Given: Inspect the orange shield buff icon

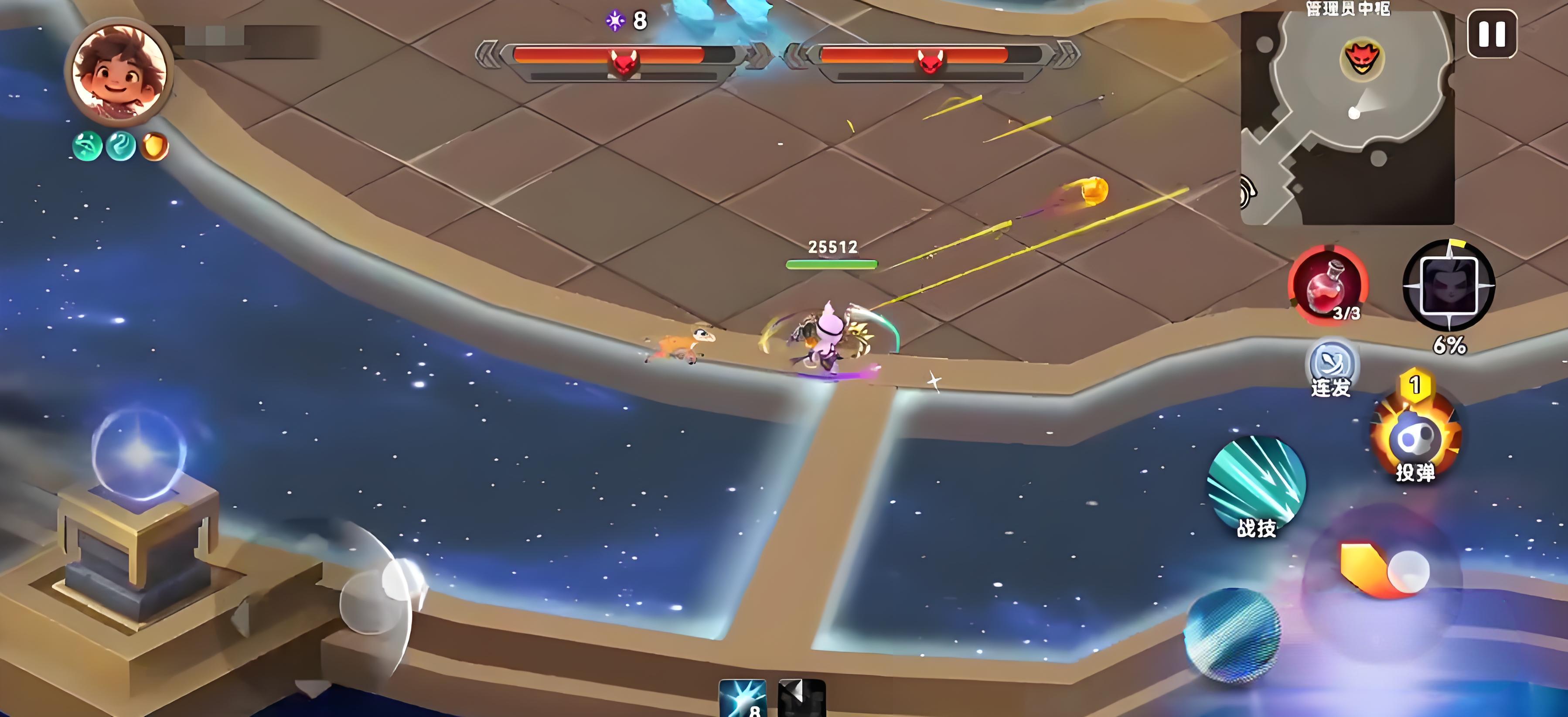Looking at the screenshot, I should (x=155, y=147).
